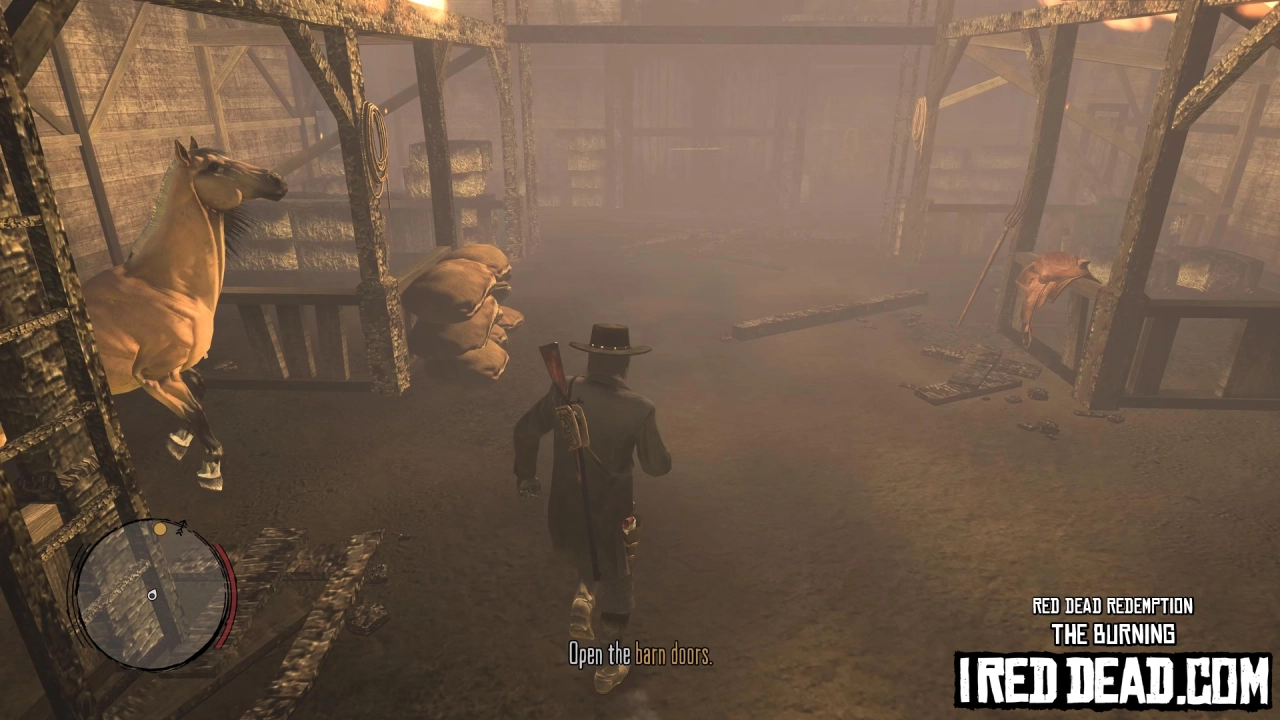This screenshot has width=1280, height=720.
Task: Click the RED DEAD REDEMPTION label
Action: pos(1112,605)
